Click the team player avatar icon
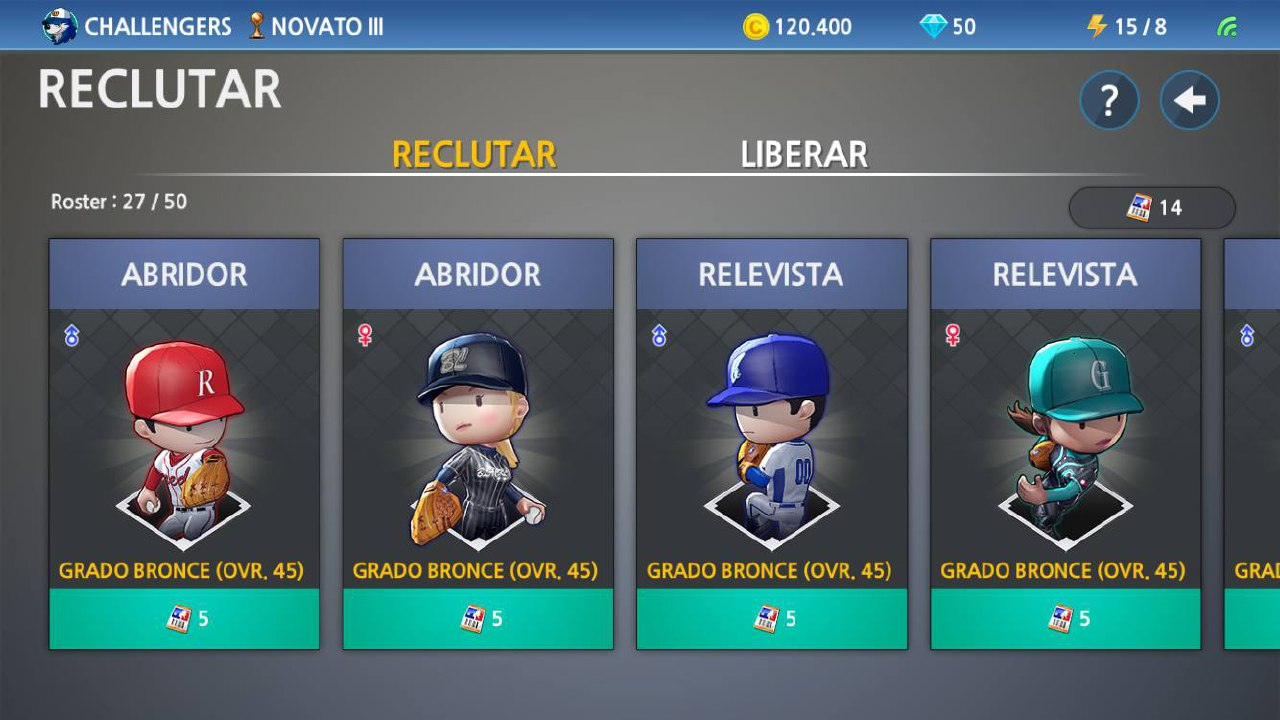 pos(58,24)
